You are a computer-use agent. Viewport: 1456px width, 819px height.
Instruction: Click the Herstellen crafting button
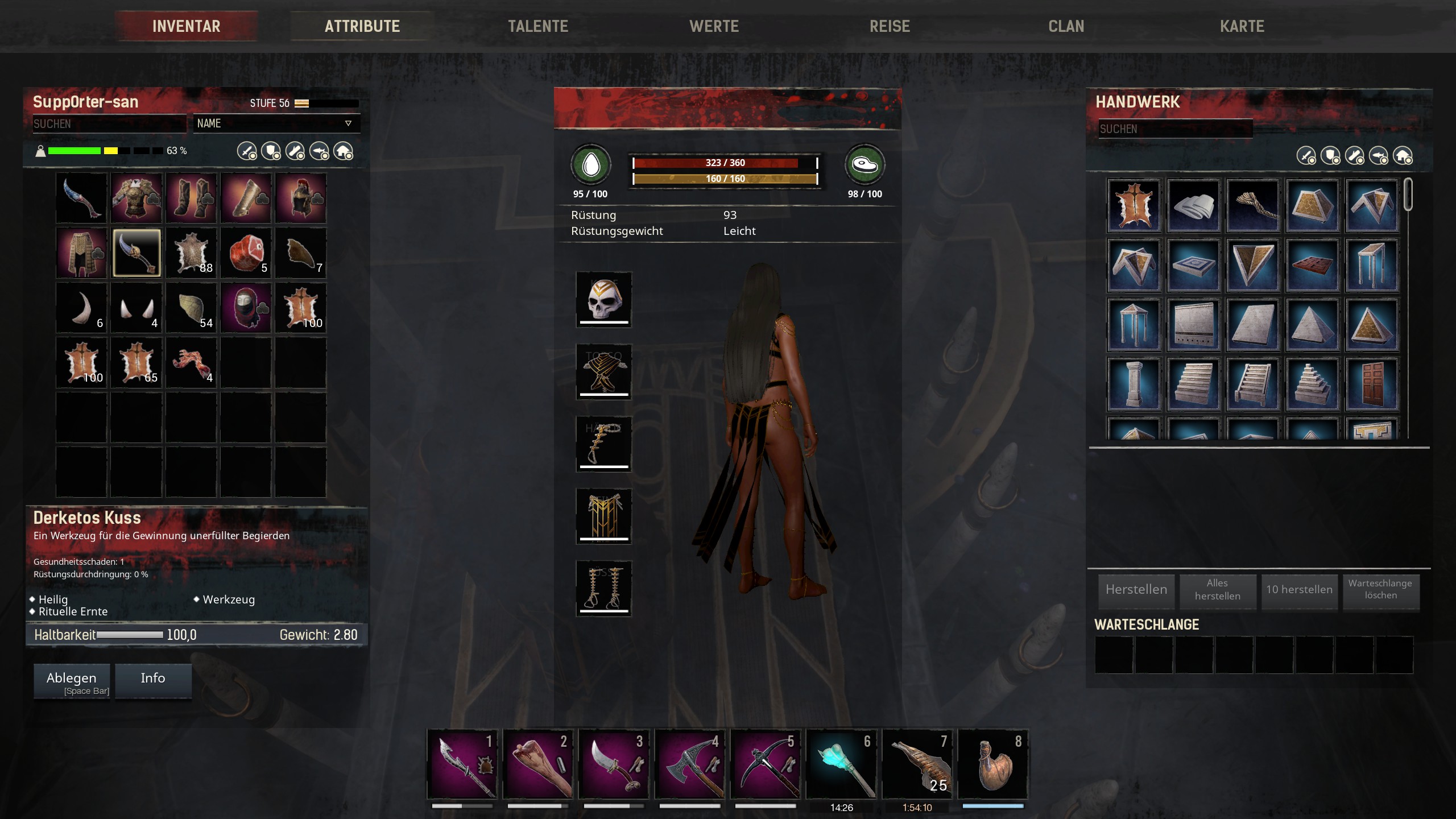pyautogui.click(x=1136, y=590)
